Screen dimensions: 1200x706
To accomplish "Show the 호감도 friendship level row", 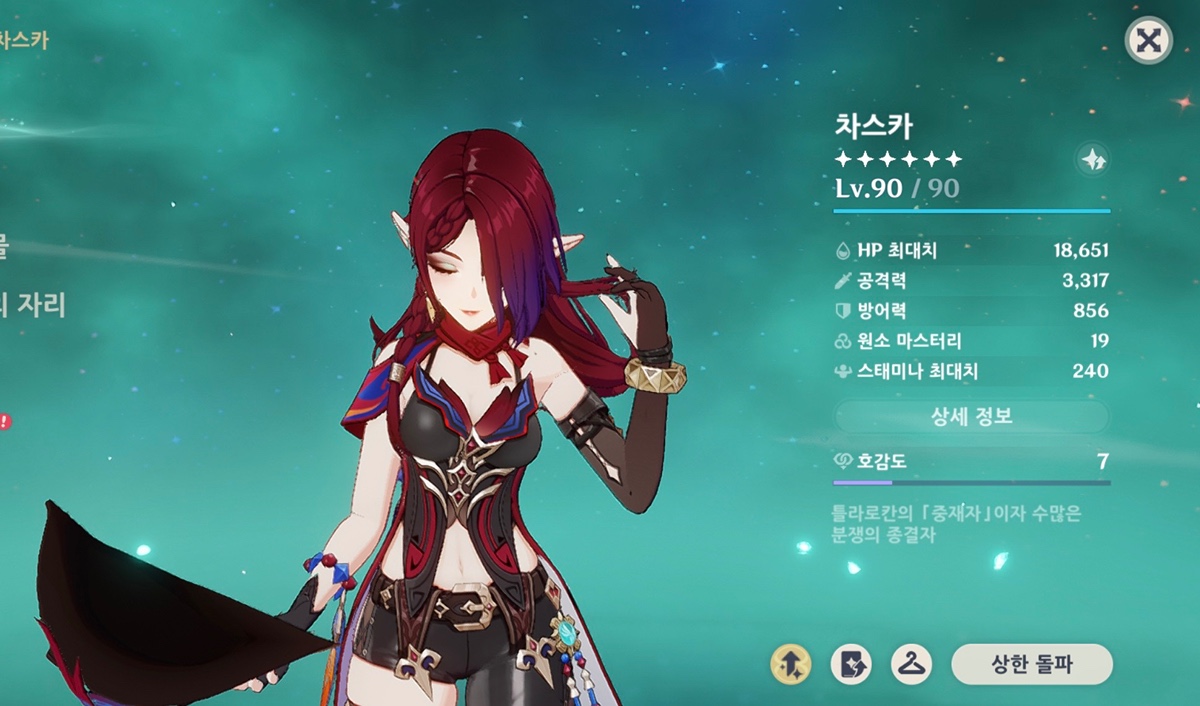I will tap(971, 462).
